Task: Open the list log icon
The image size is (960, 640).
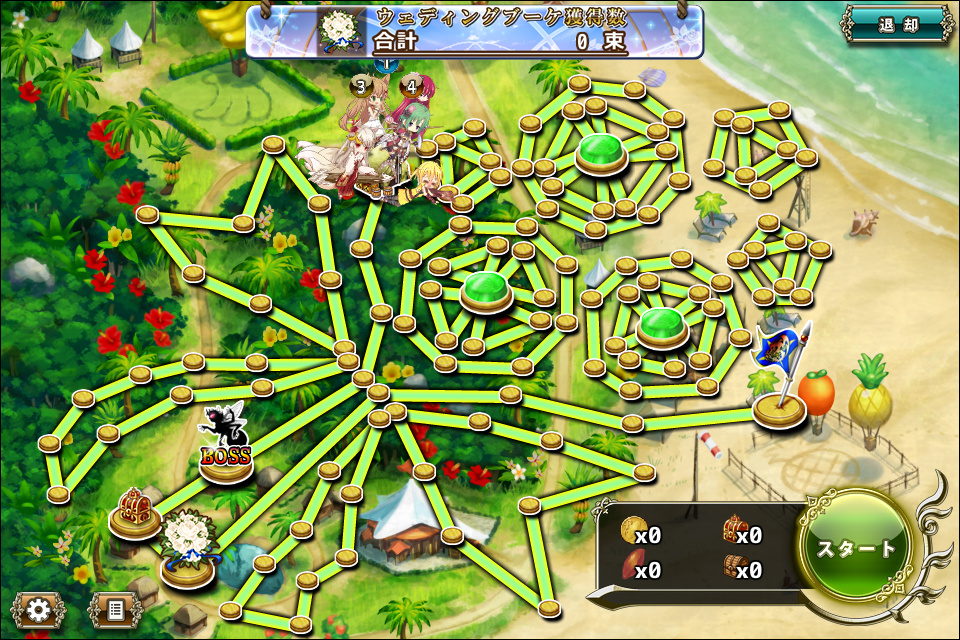Action: [x=114, y=608]
